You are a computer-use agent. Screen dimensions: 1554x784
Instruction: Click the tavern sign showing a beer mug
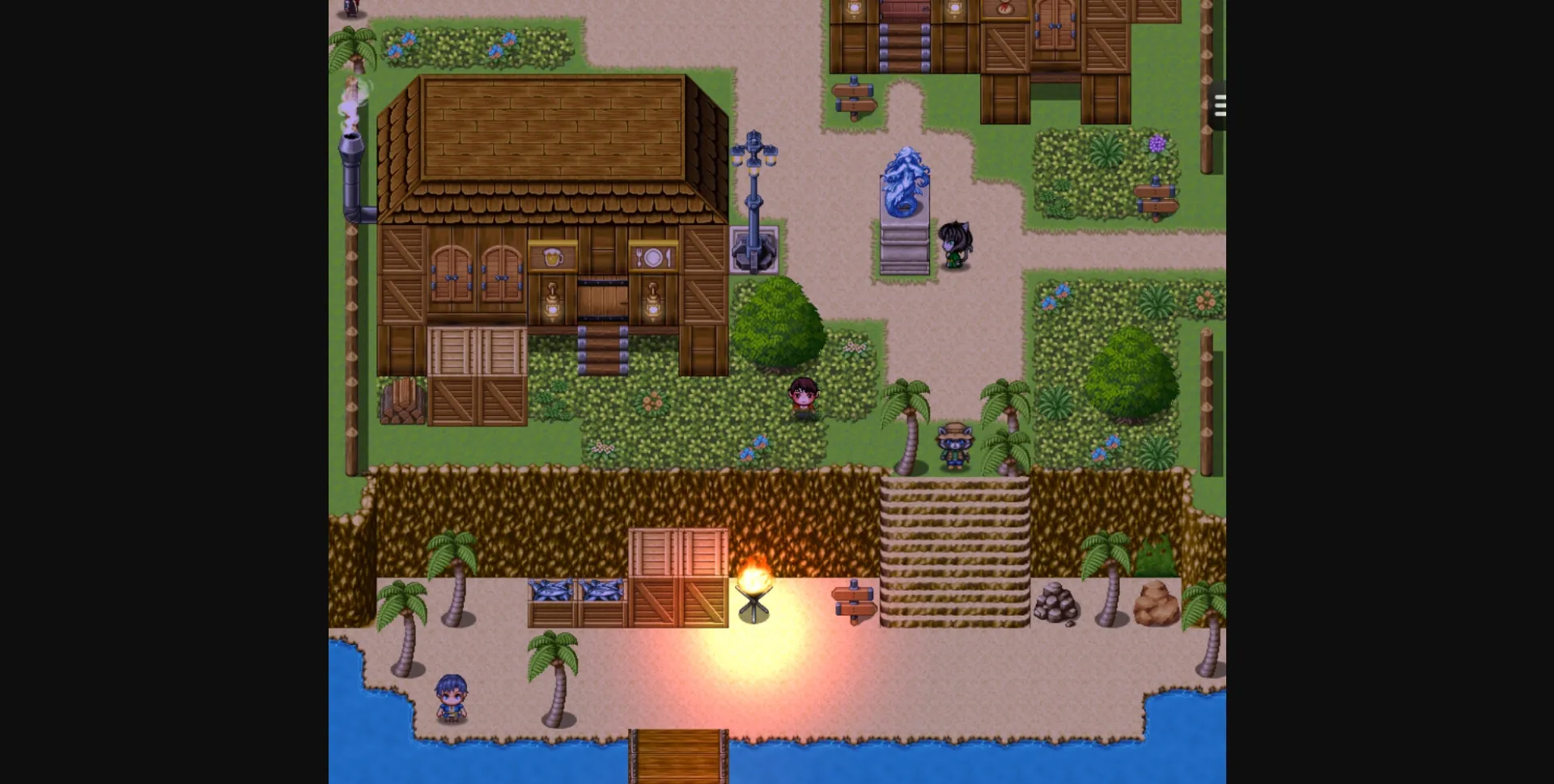point(552,258)
